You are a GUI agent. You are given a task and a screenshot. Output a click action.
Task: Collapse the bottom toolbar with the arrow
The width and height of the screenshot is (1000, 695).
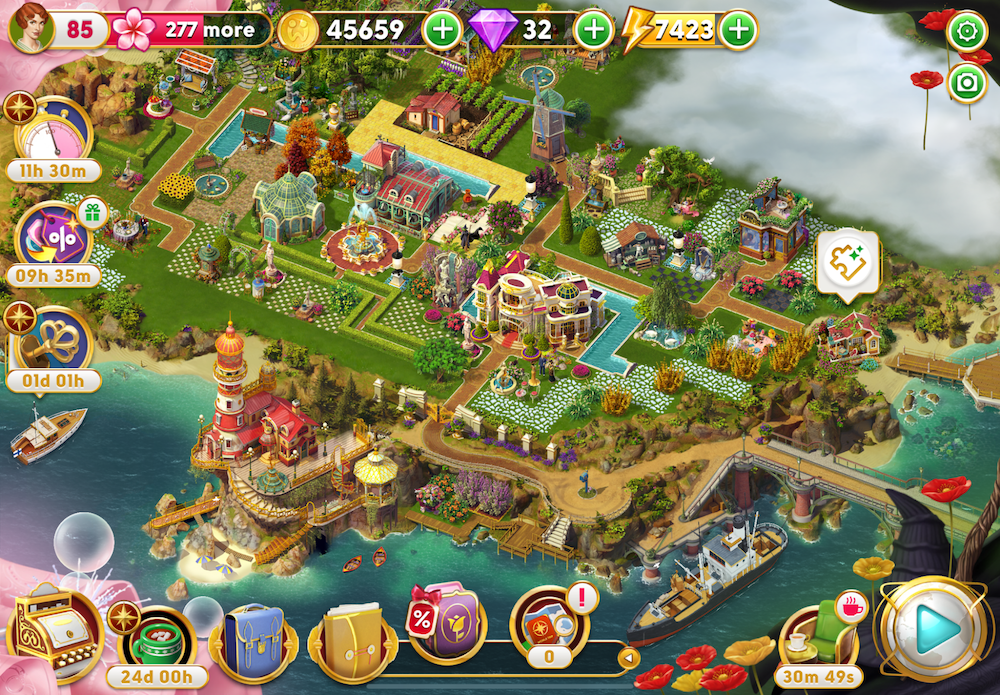coord(629,658)
